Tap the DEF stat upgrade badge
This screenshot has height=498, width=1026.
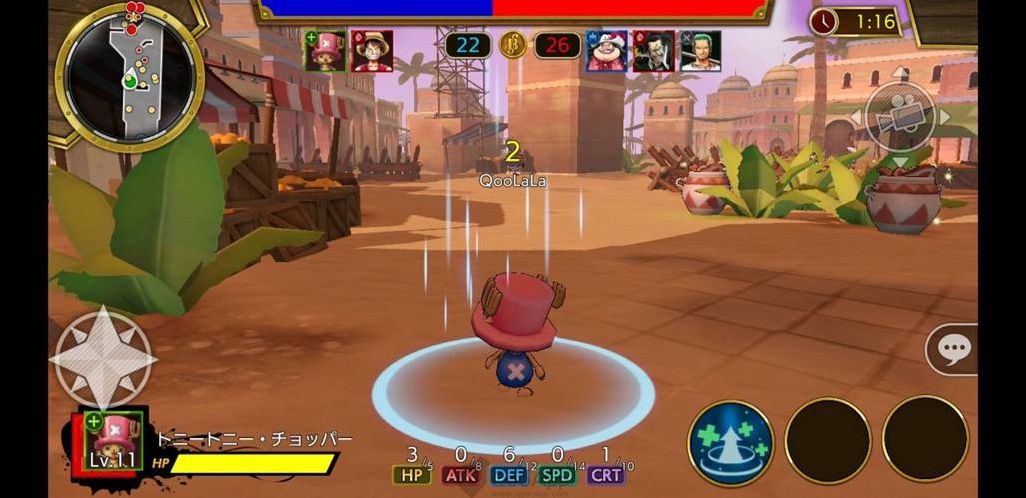(x=509, y=475)
